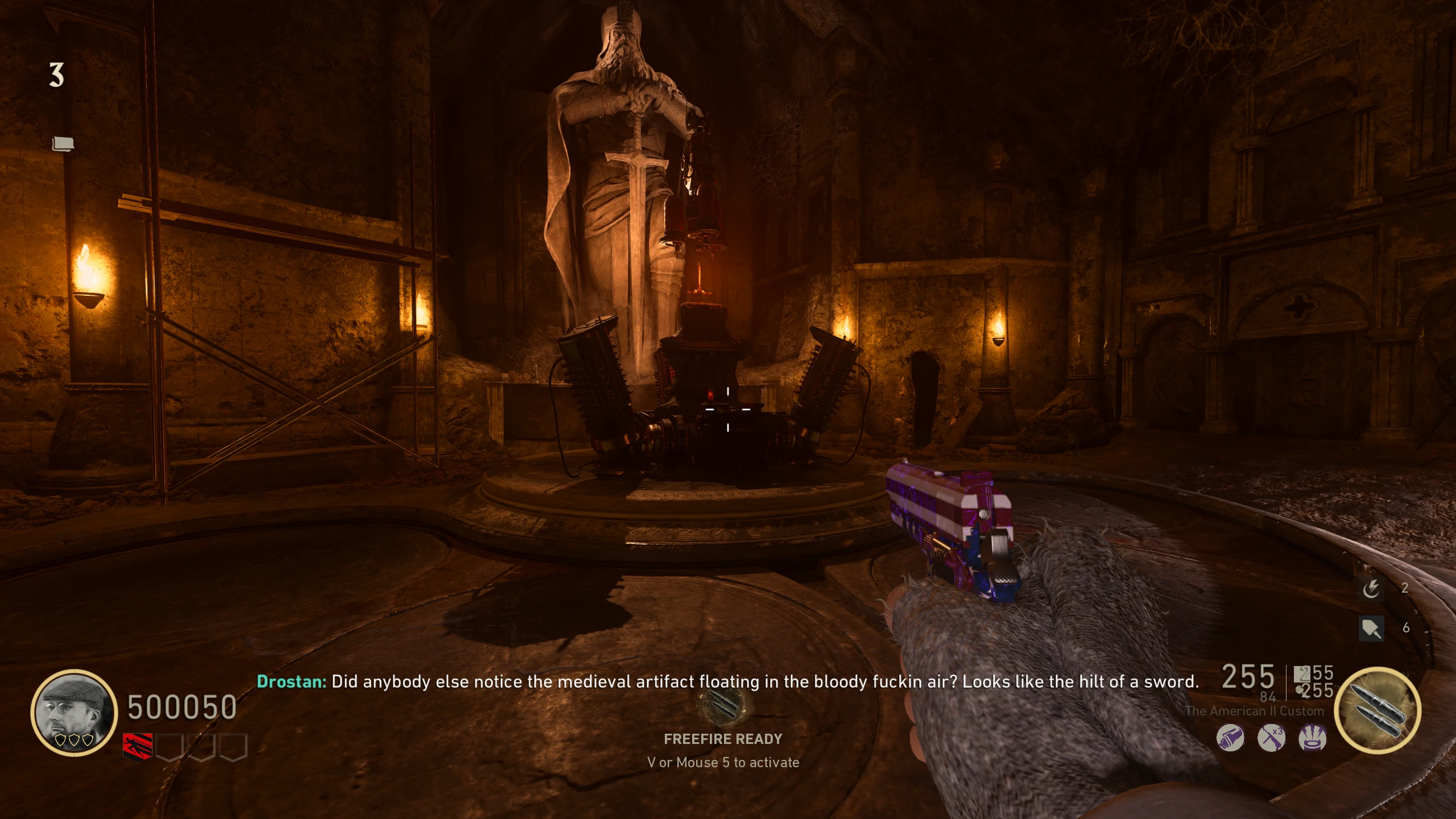1456x819 pixels.
Task: Click the small Freefire Ready bullets icon
Action: point(723,704)
